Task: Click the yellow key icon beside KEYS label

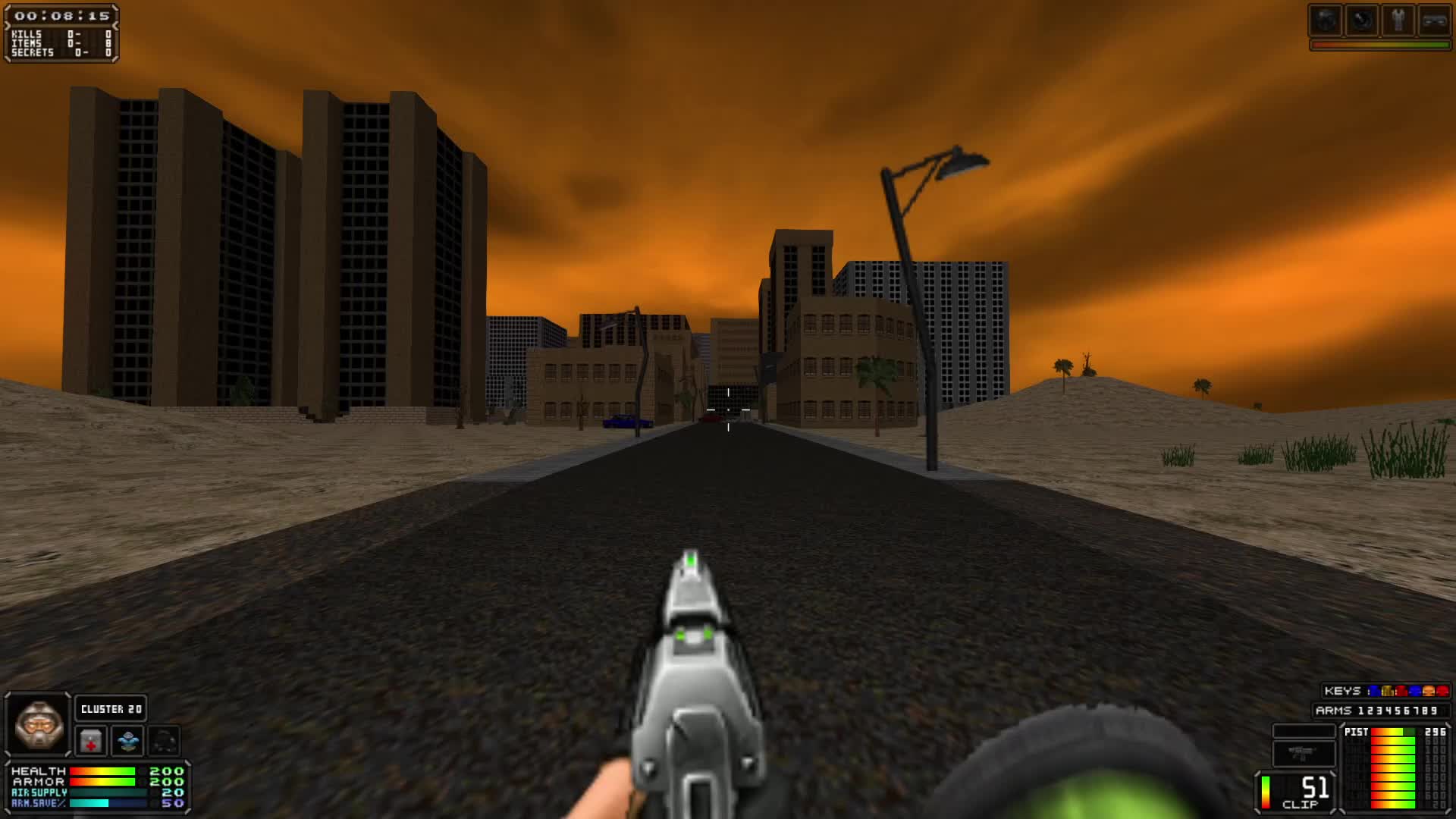Action: (x=1388, y=691)
